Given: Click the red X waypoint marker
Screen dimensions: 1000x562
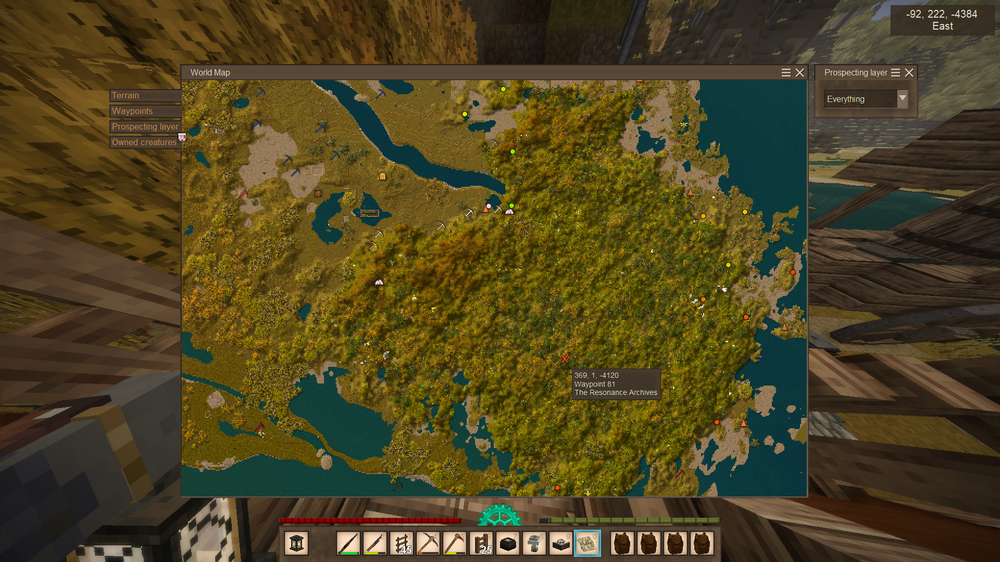Looking at the screenshot, I should [566, 357].
